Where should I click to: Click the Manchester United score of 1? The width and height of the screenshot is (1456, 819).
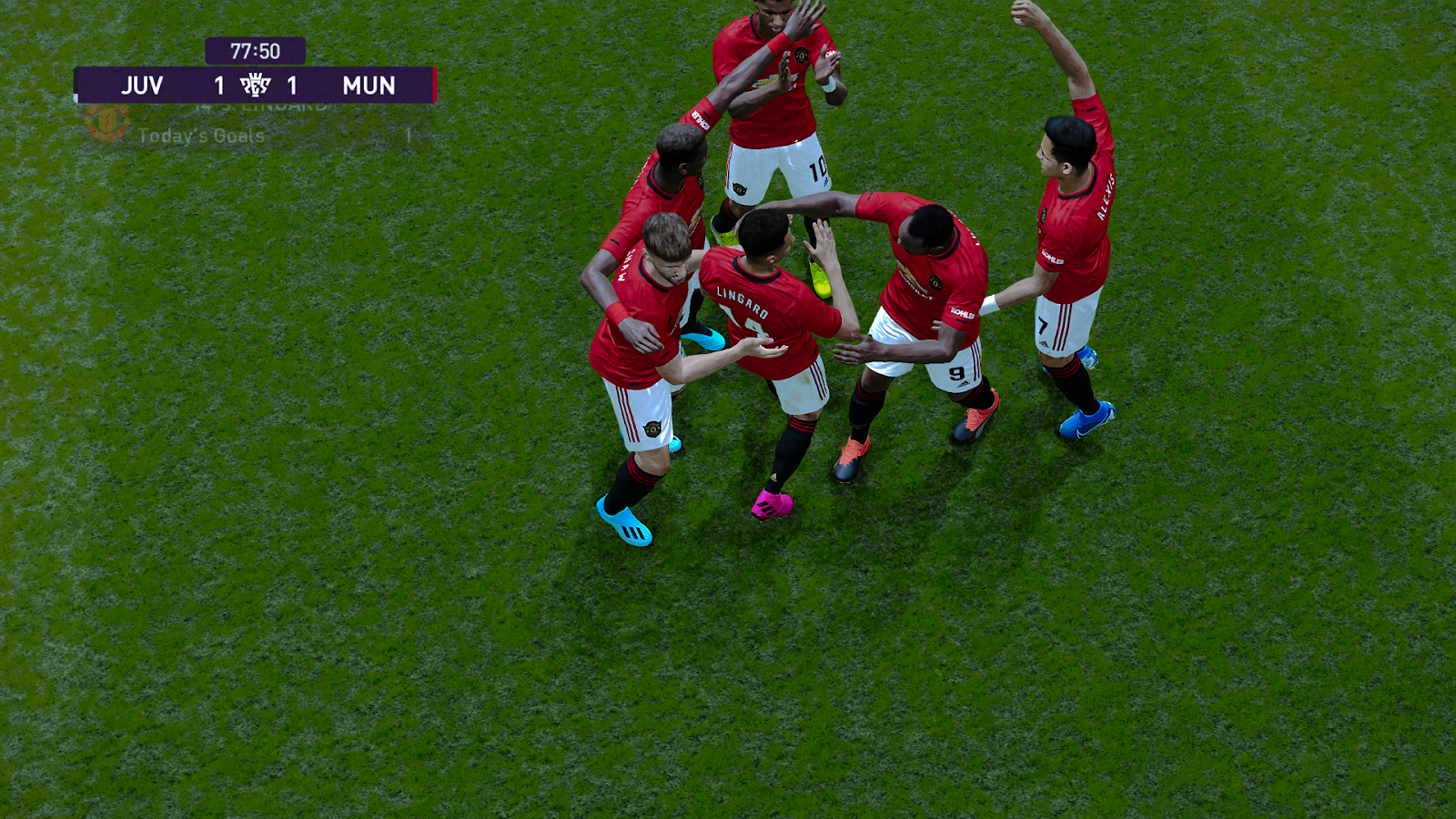pyautogui.click(x=291, y=85)
